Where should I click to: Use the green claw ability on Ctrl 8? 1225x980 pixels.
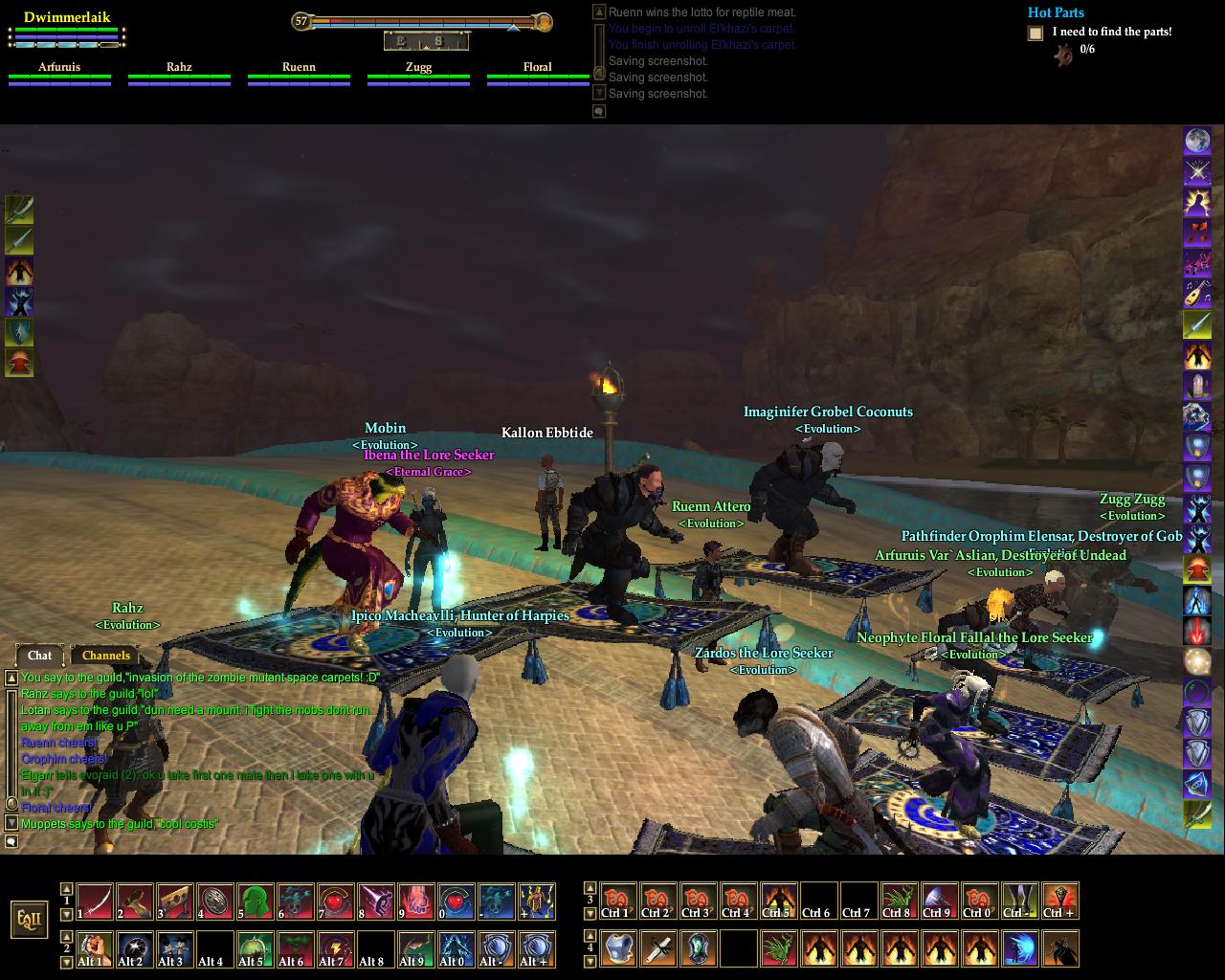point(899,902)
